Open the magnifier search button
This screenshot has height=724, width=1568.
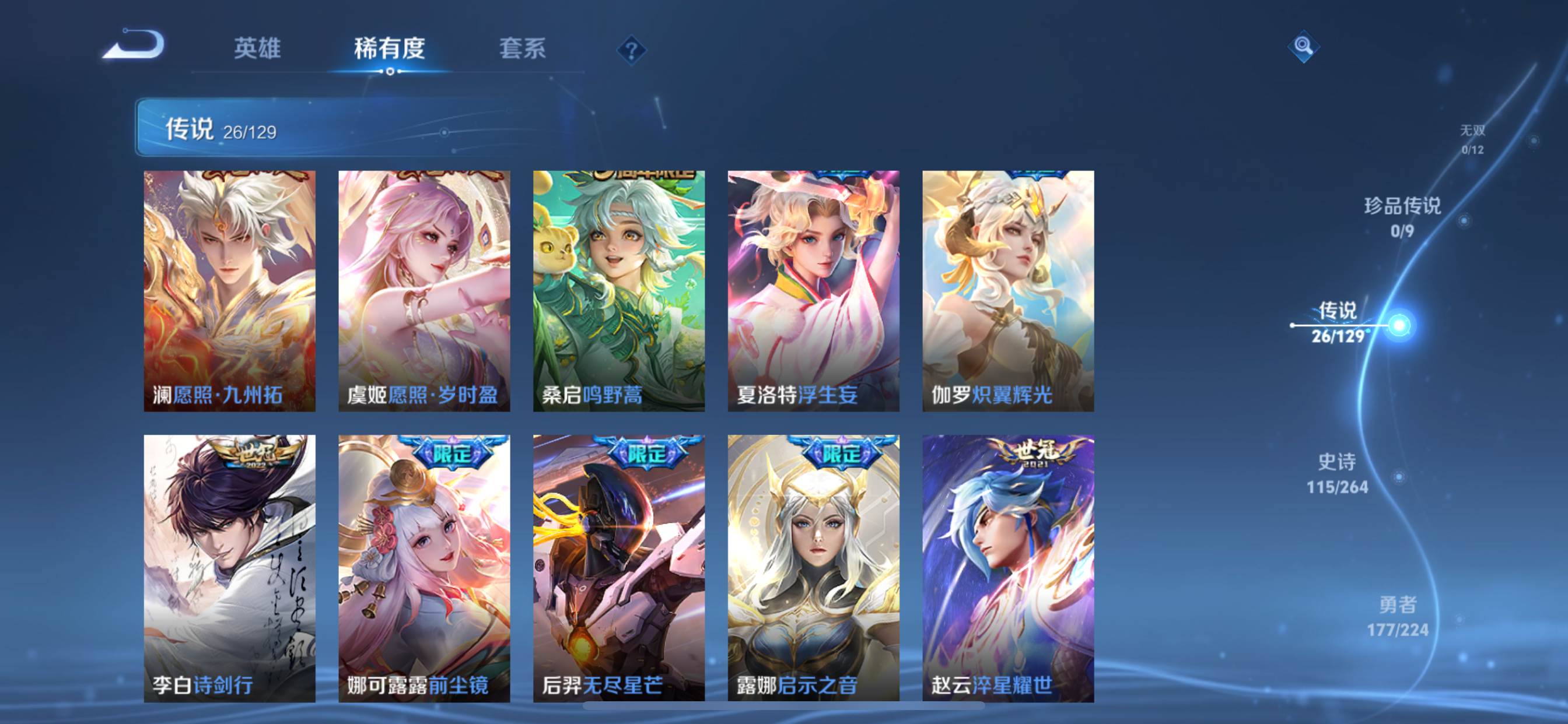click(1303, 46)
